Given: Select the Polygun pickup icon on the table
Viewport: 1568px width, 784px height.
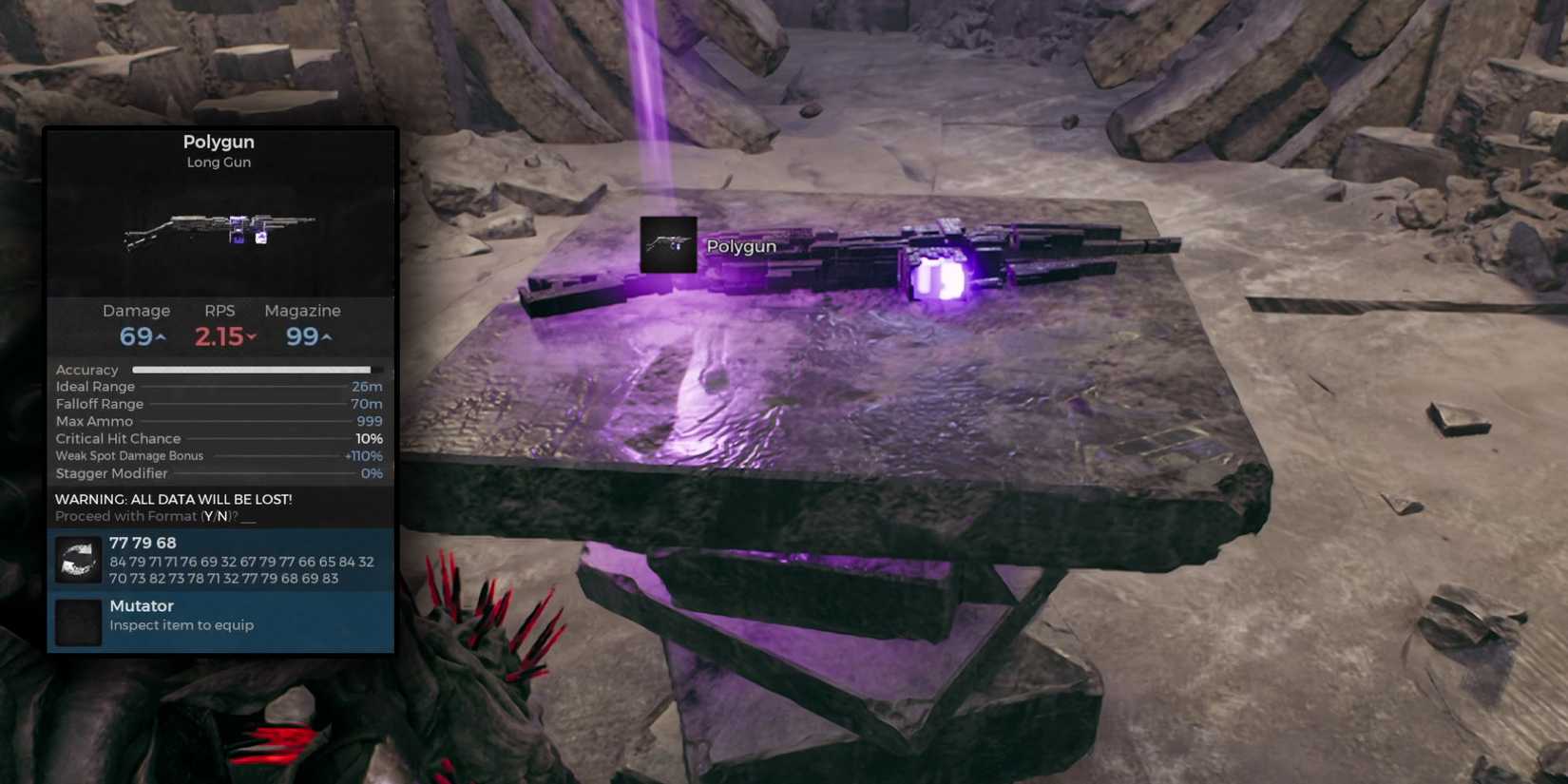Looking at the screenshot, I should pyautogui.click(x=668, y=246).
